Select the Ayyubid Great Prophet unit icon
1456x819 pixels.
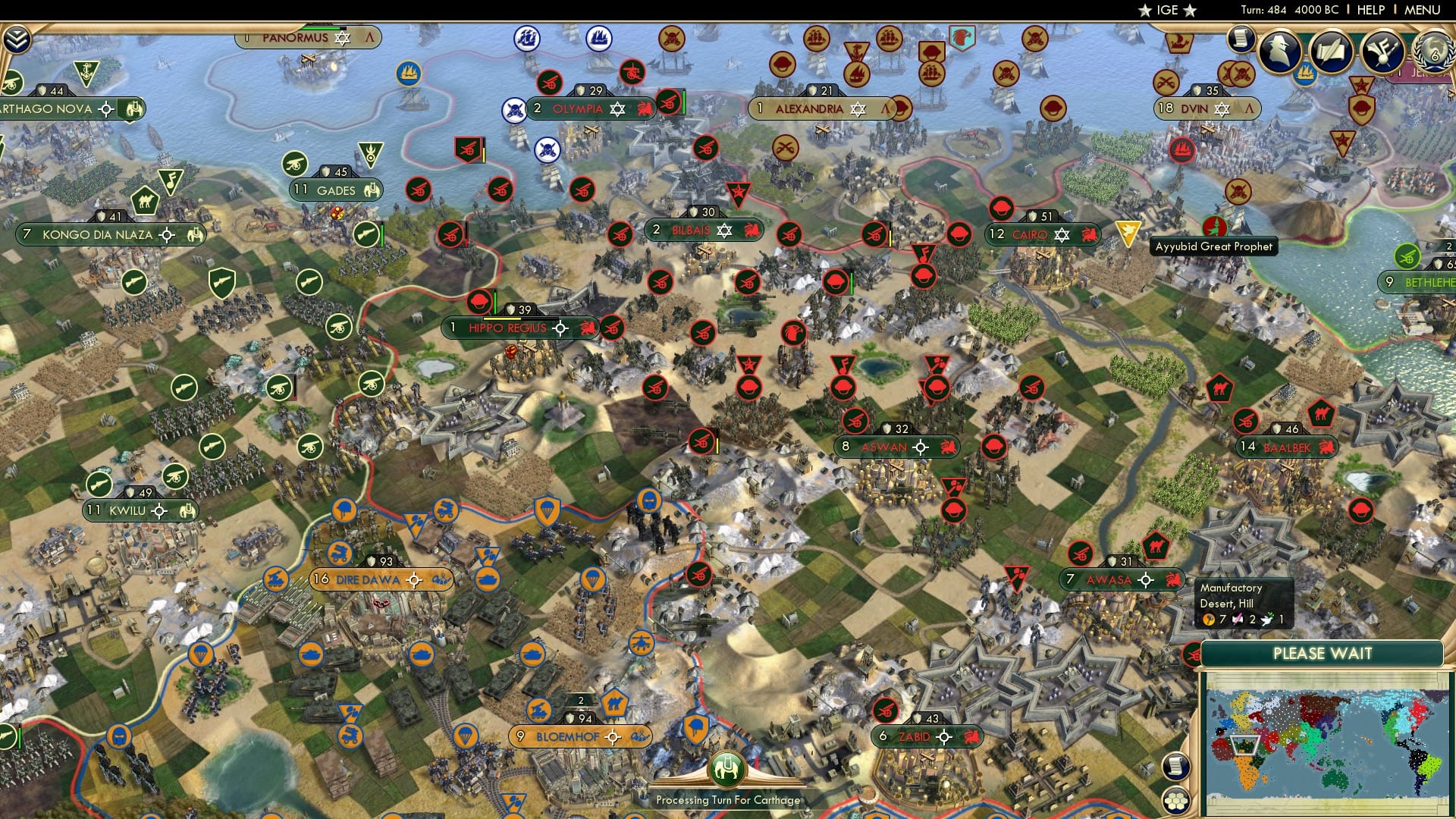[1213, 225]
